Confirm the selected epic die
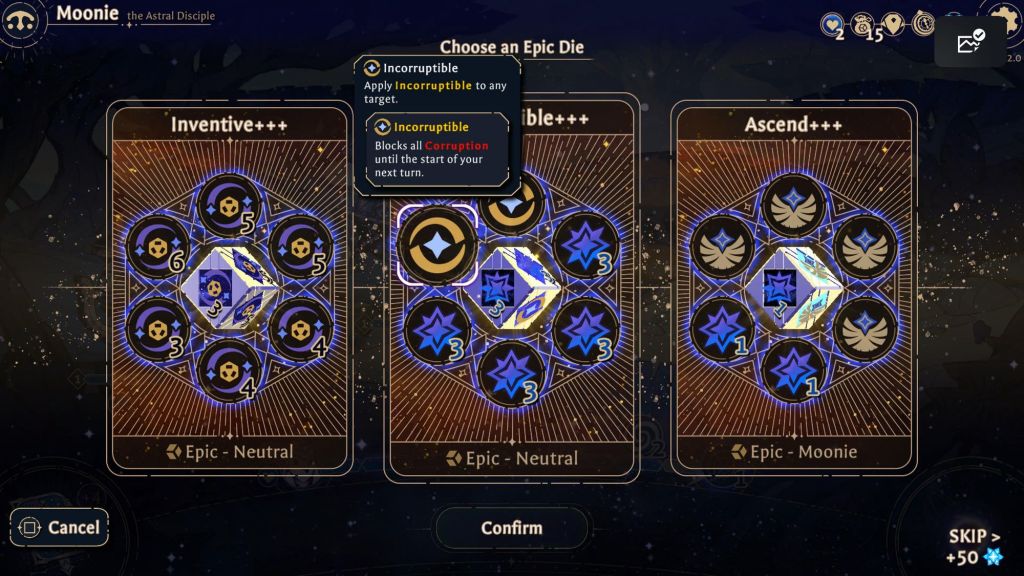1024x576 pixels. pyautogui.click(x=511, y=528)
